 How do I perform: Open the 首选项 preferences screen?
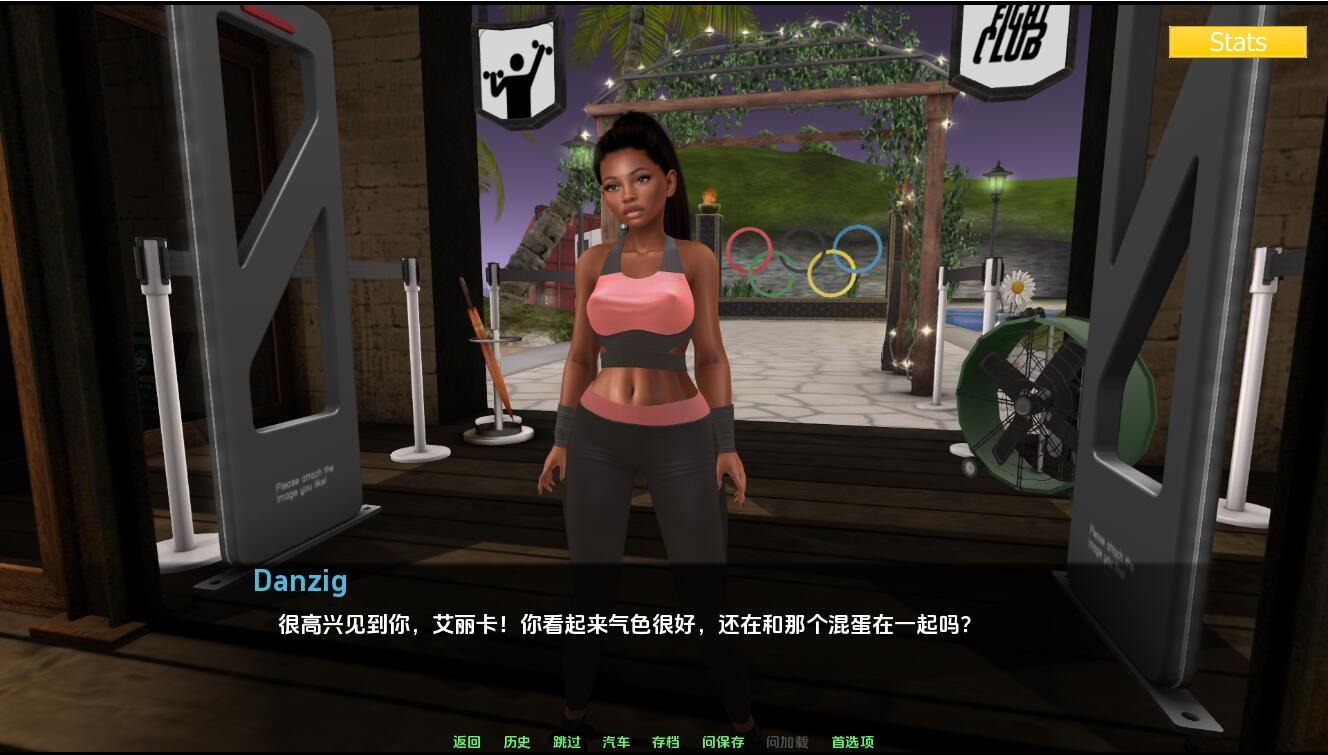[855, 742]
